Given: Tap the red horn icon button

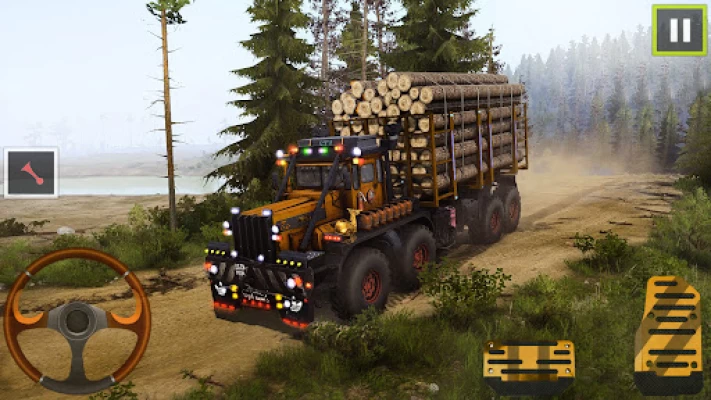Looking at the screenshot, I should click(x=31, y=173).
